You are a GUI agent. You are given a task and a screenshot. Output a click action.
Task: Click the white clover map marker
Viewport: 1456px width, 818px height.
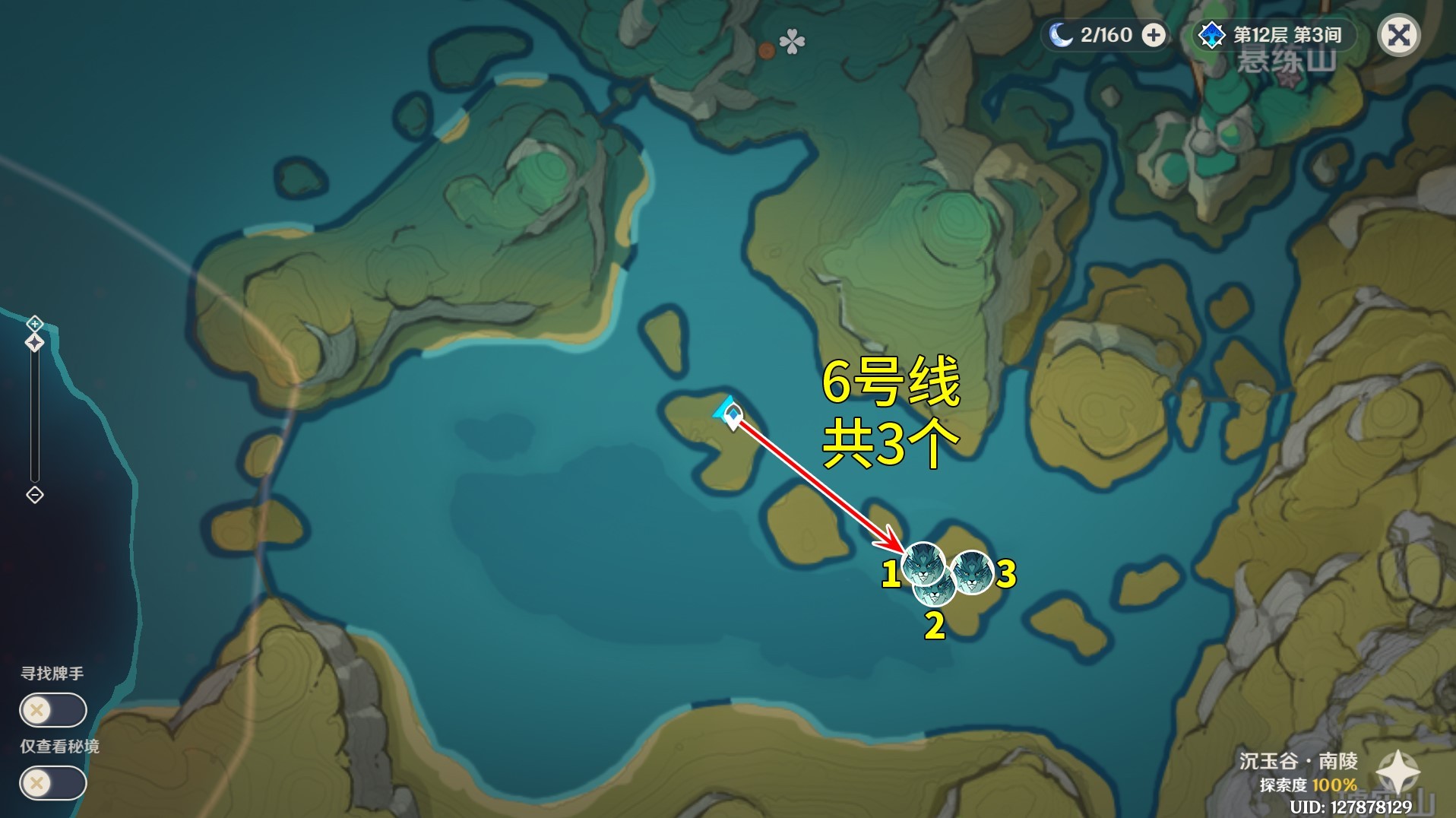tap(792, 42)
